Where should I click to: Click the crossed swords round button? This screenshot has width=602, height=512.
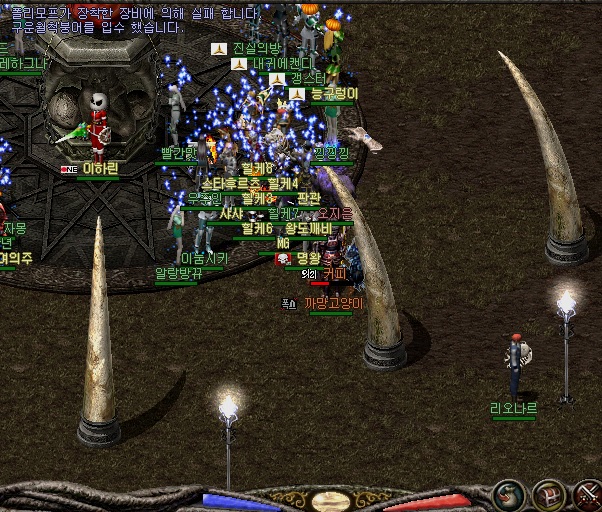[588, 496]
